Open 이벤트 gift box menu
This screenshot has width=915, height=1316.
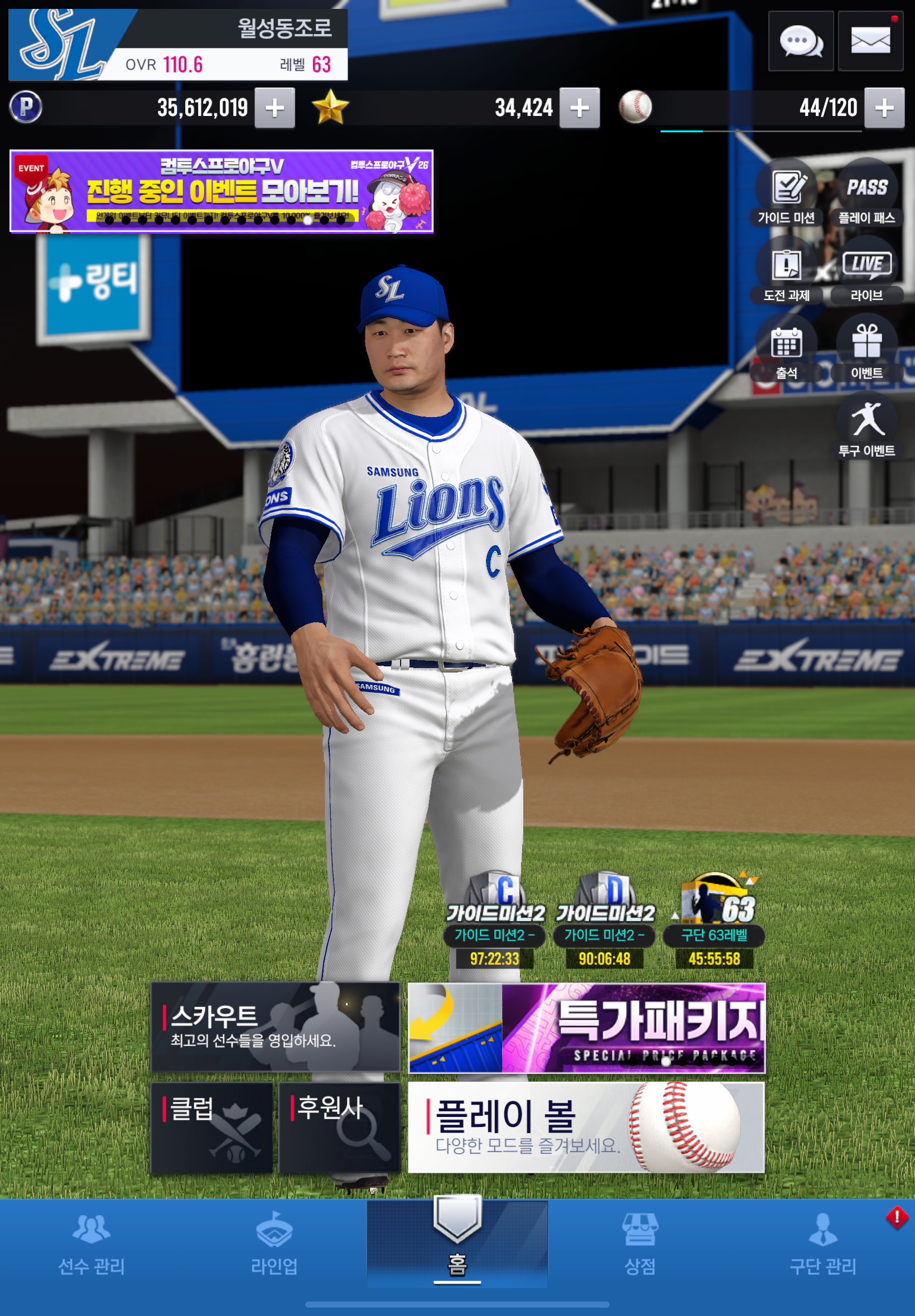click(866, 349)
